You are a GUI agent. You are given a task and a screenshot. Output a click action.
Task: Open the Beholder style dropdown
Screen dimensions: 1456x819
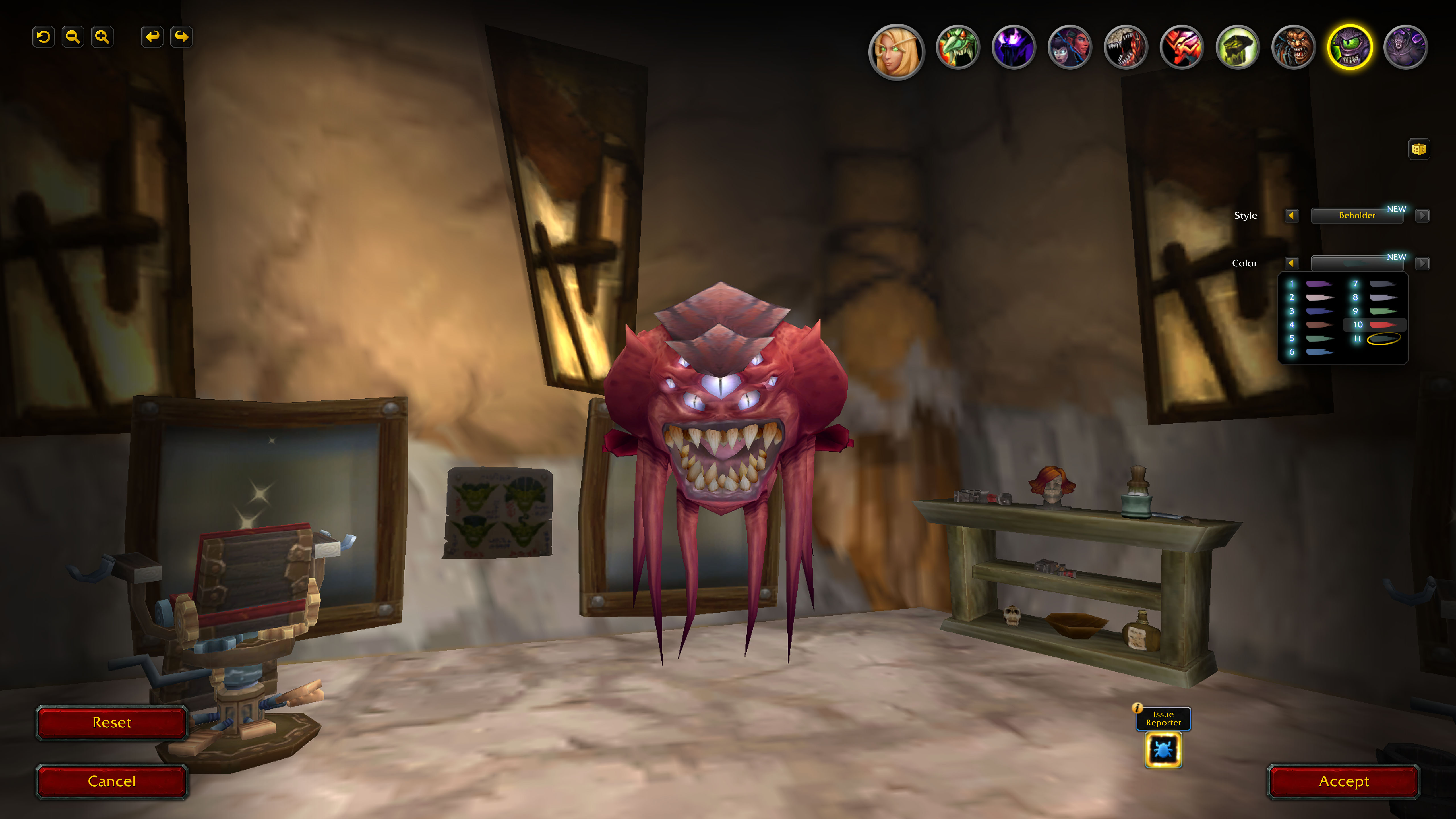point(1356,215)
